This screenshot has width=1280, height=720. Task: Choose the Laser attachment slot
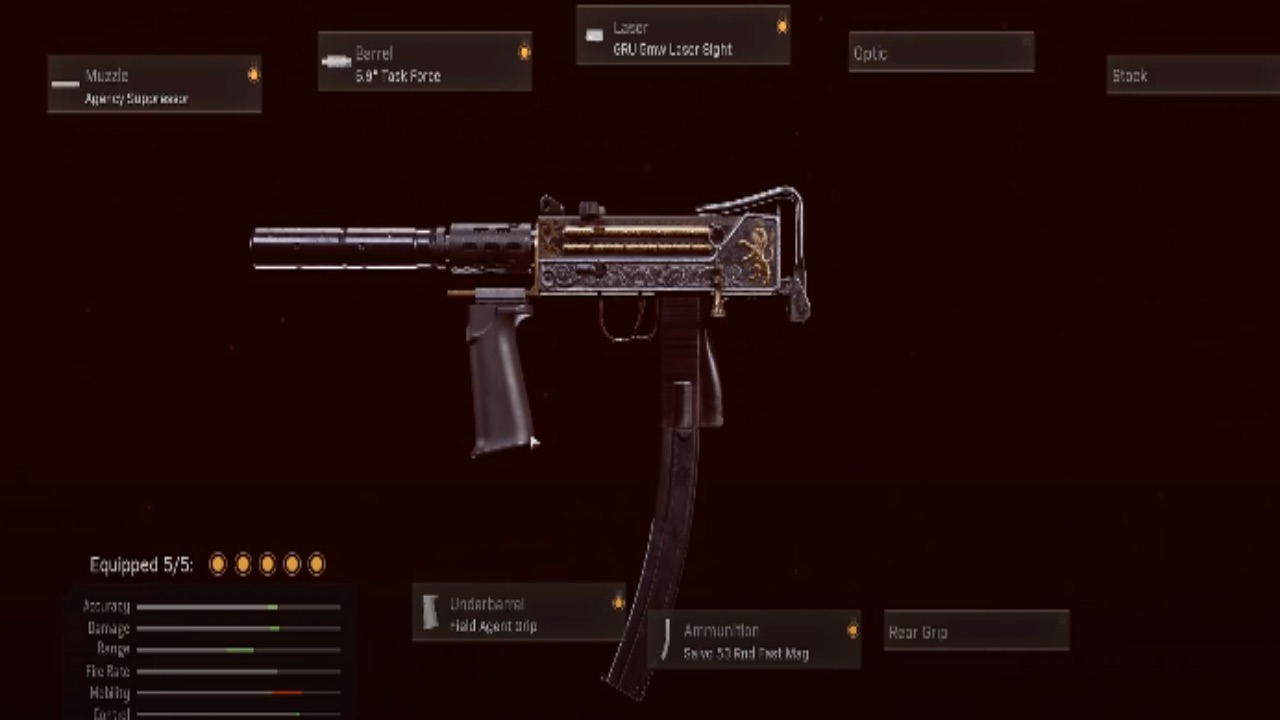click(682, 36)
